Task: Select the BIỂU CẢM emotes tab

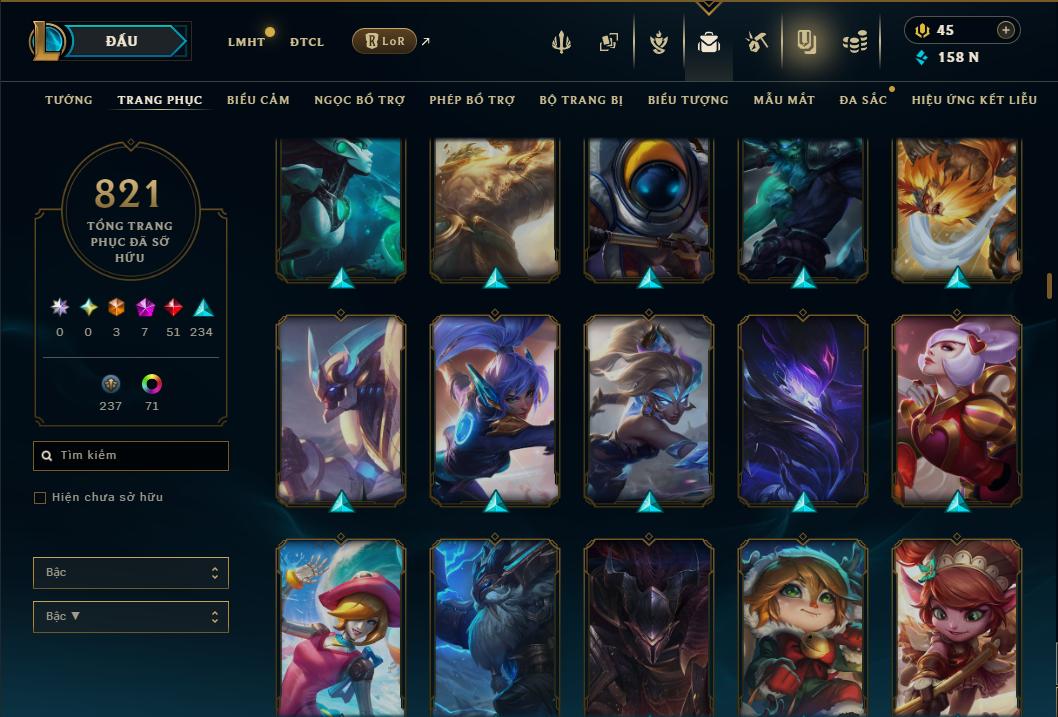Action: point(258,100)
